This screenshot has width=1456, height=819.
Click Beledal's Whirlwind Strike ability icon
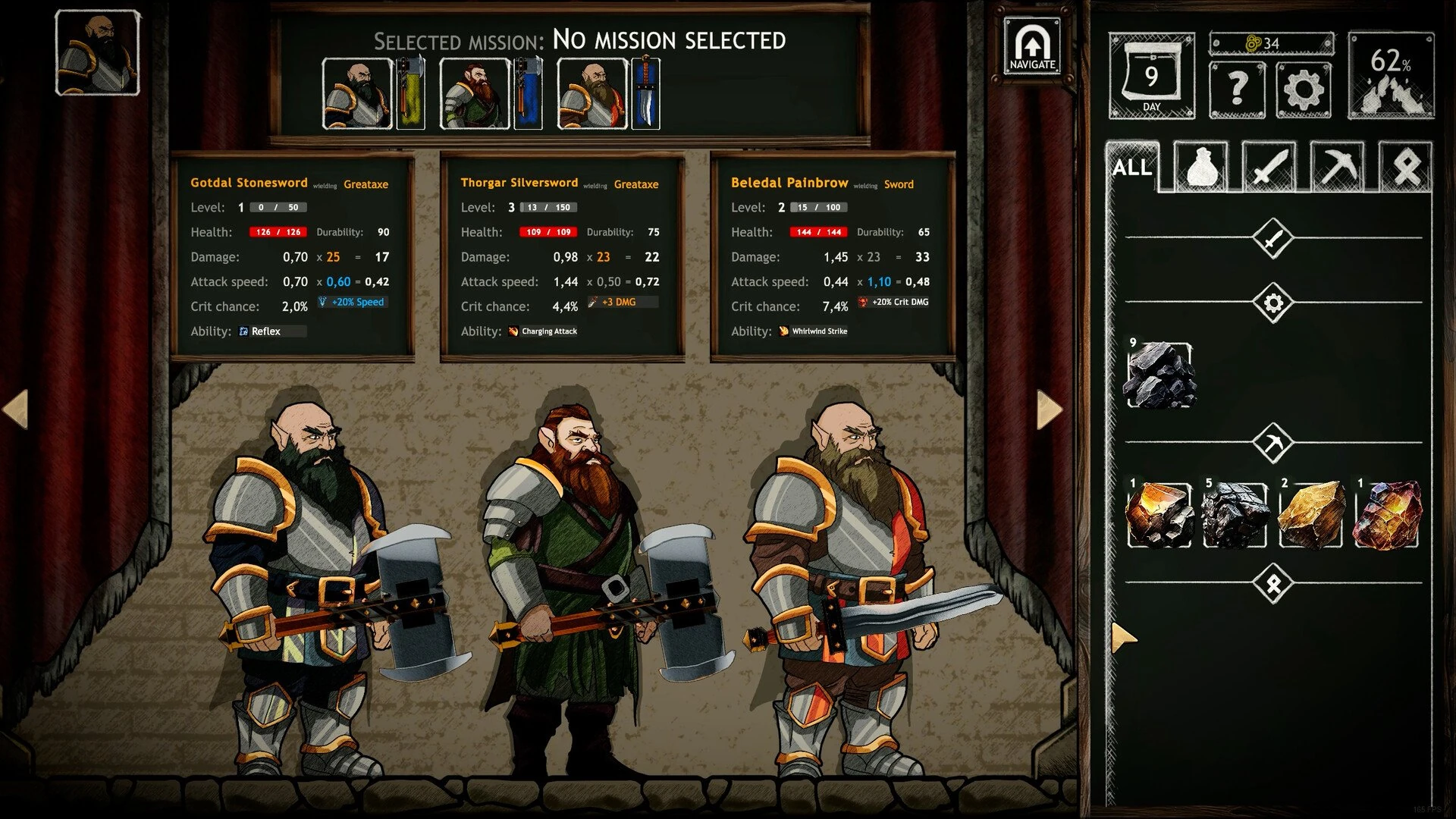[783, 331]
